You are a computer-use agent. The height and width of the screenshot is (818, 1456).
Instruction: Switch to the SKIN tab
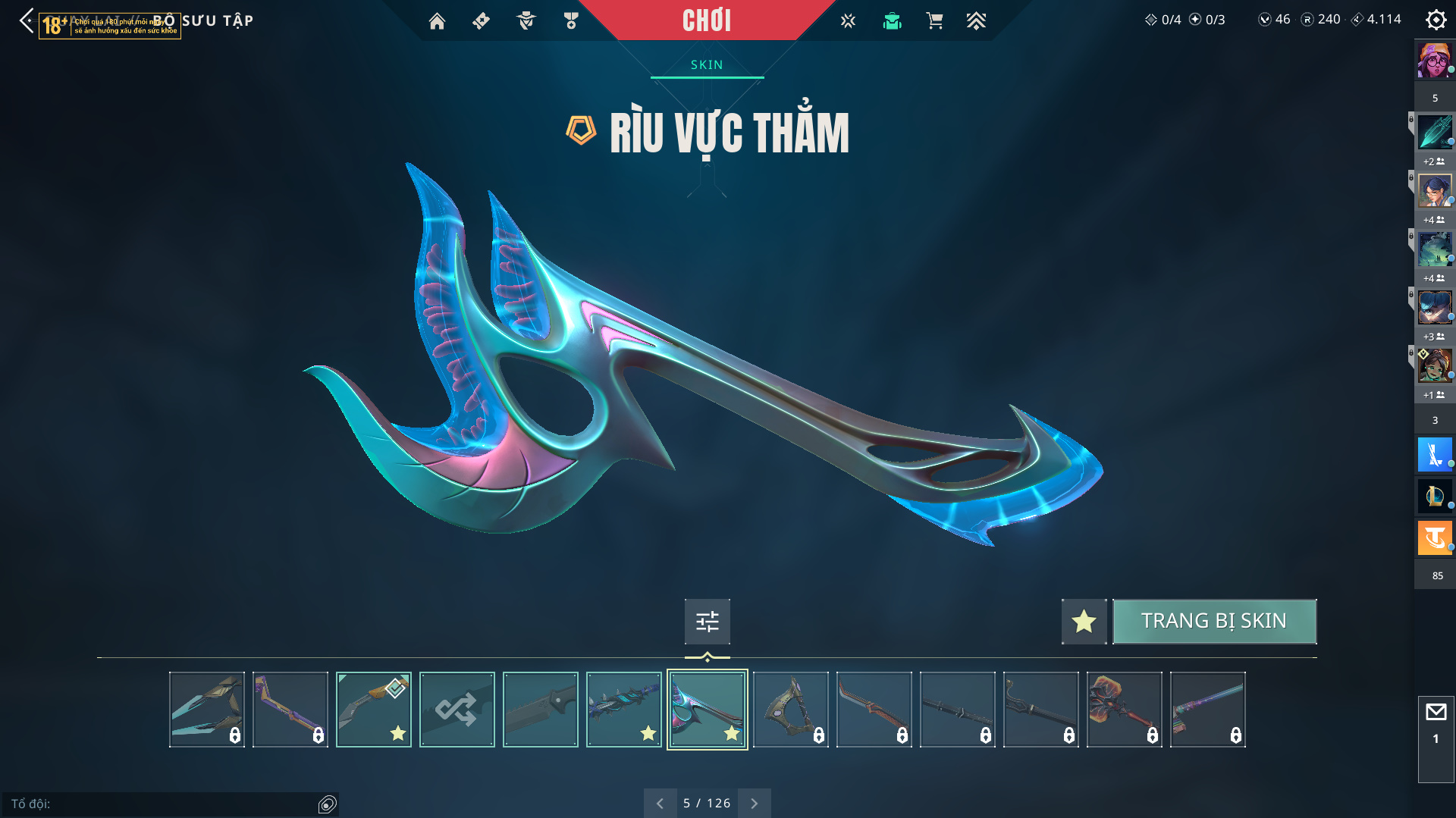click(707, 65)
